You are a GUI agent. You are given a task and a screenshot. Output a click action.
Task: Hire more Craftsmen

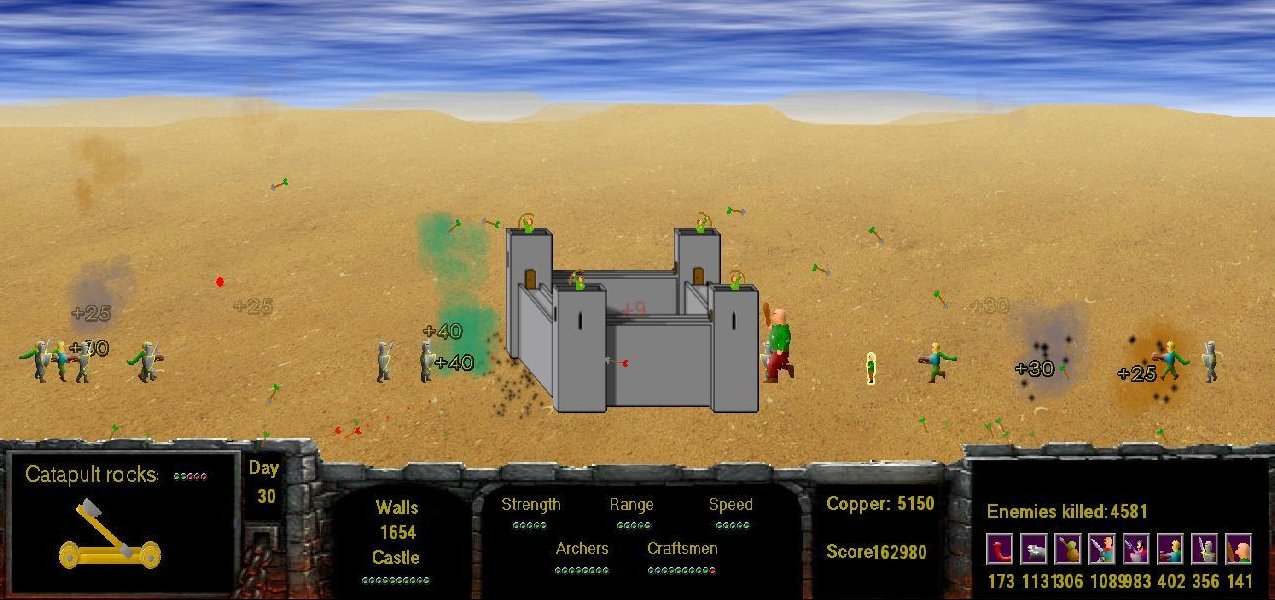pos(681,549)
